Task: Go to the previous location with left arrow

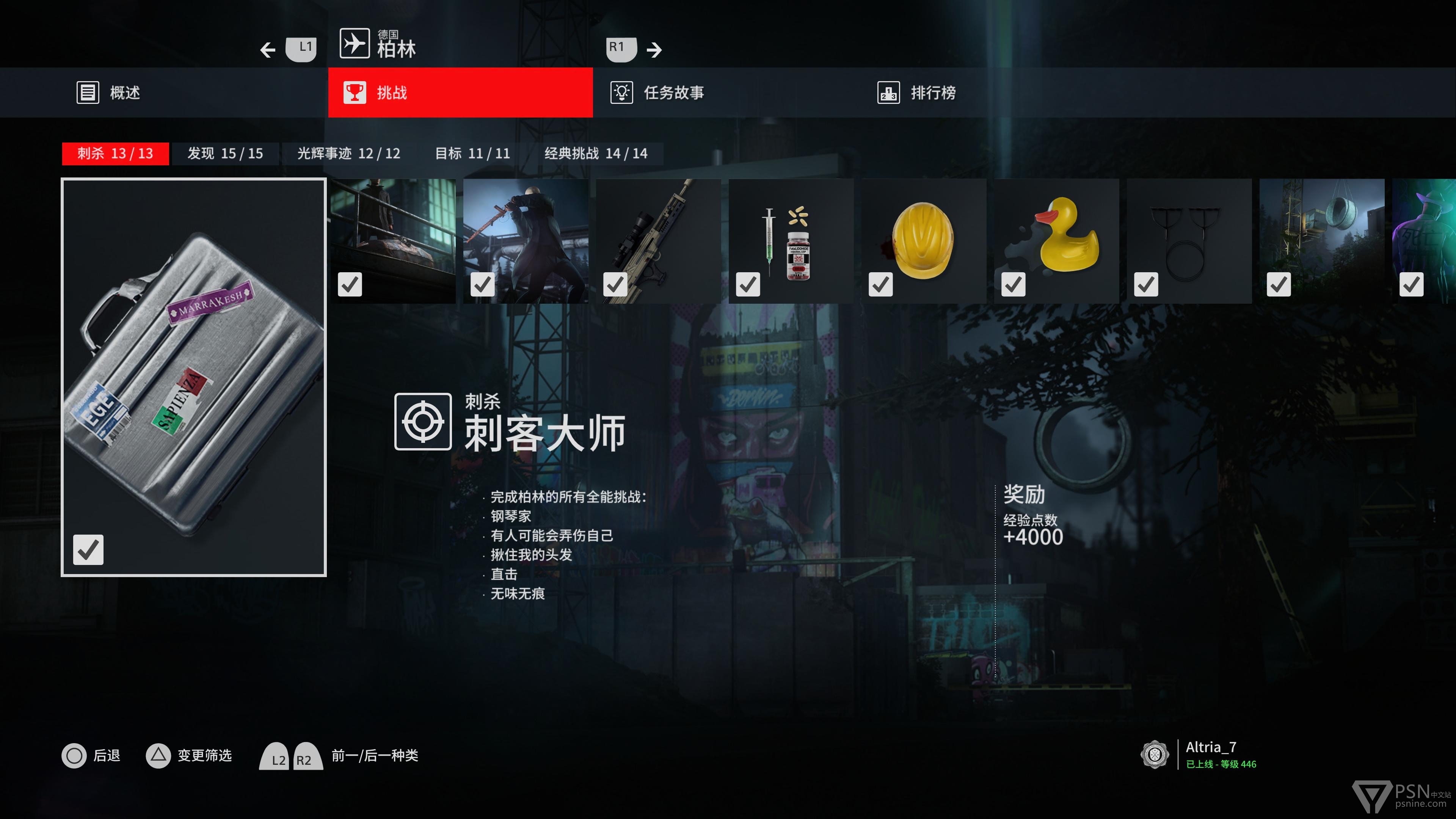Action: point(268,50)
